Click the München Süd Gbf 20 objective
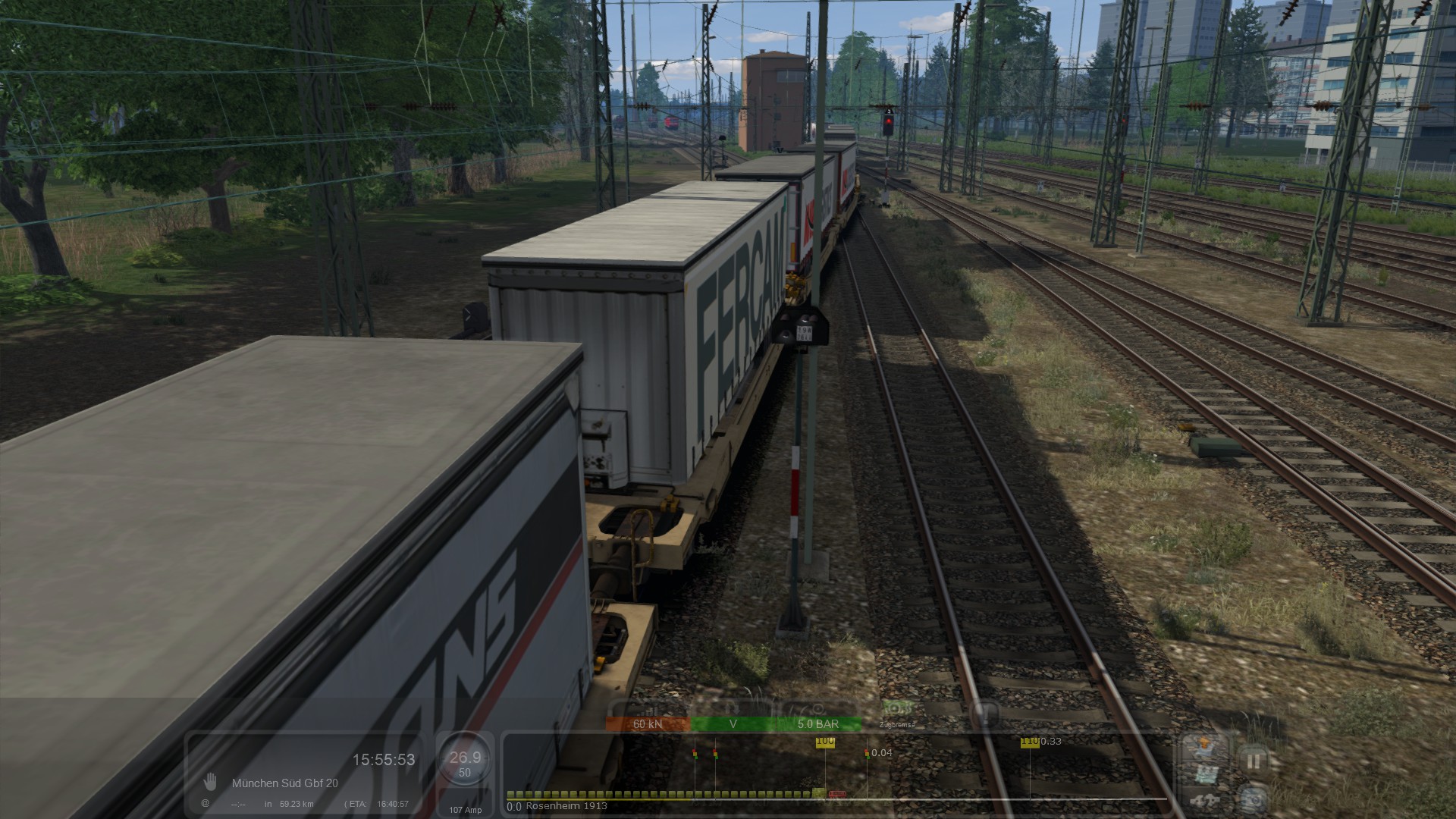This screenshot has width=1456, height=819. pyautogui.click(x=284, y=783)
